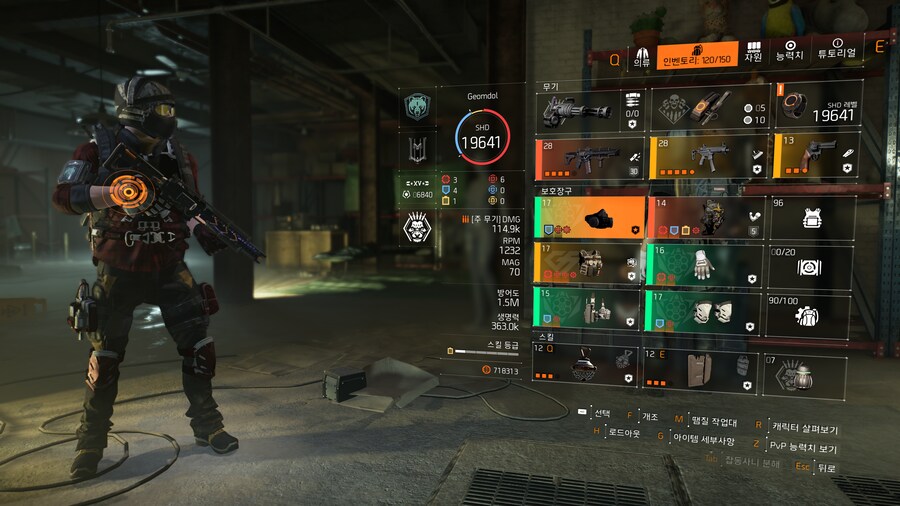Select the 인벤토리 120/150 tab
This screenshot has width=900, height=506.
pos(698,57)
